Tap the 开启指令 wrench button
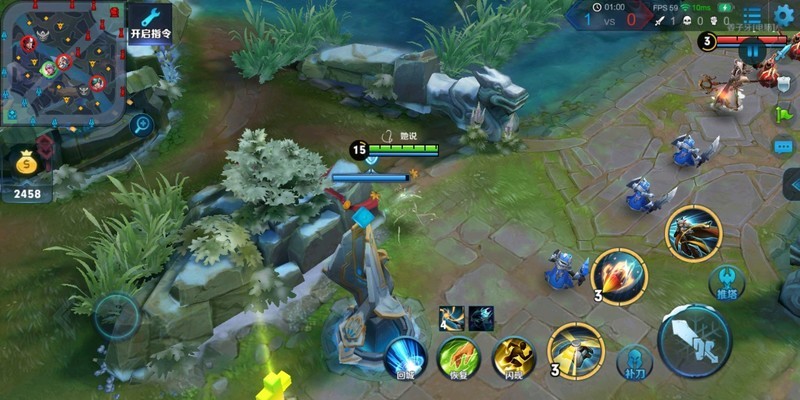 (150, 22)
